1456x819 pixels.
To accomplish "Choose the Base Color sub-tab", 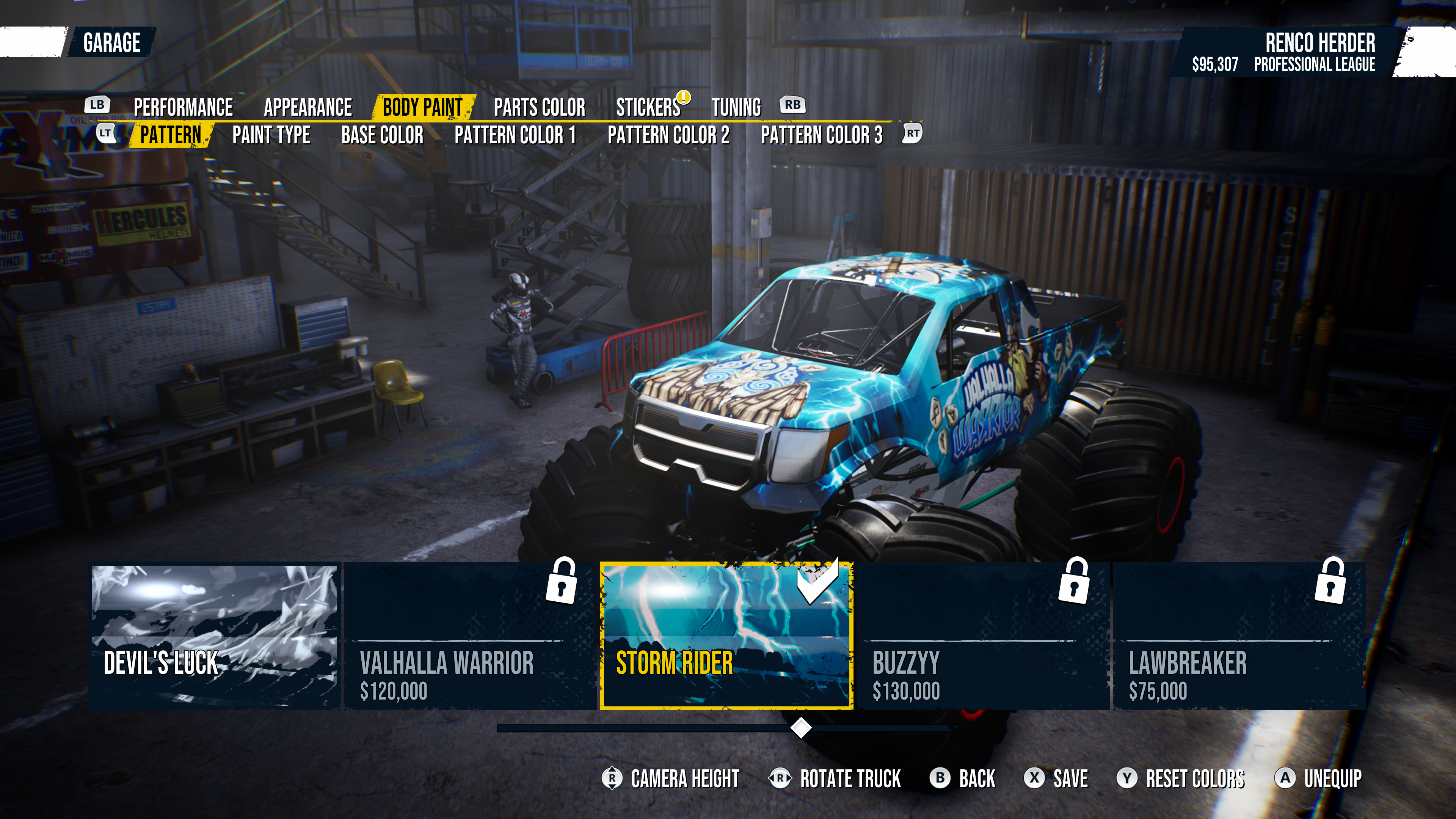I will [382, 135].
